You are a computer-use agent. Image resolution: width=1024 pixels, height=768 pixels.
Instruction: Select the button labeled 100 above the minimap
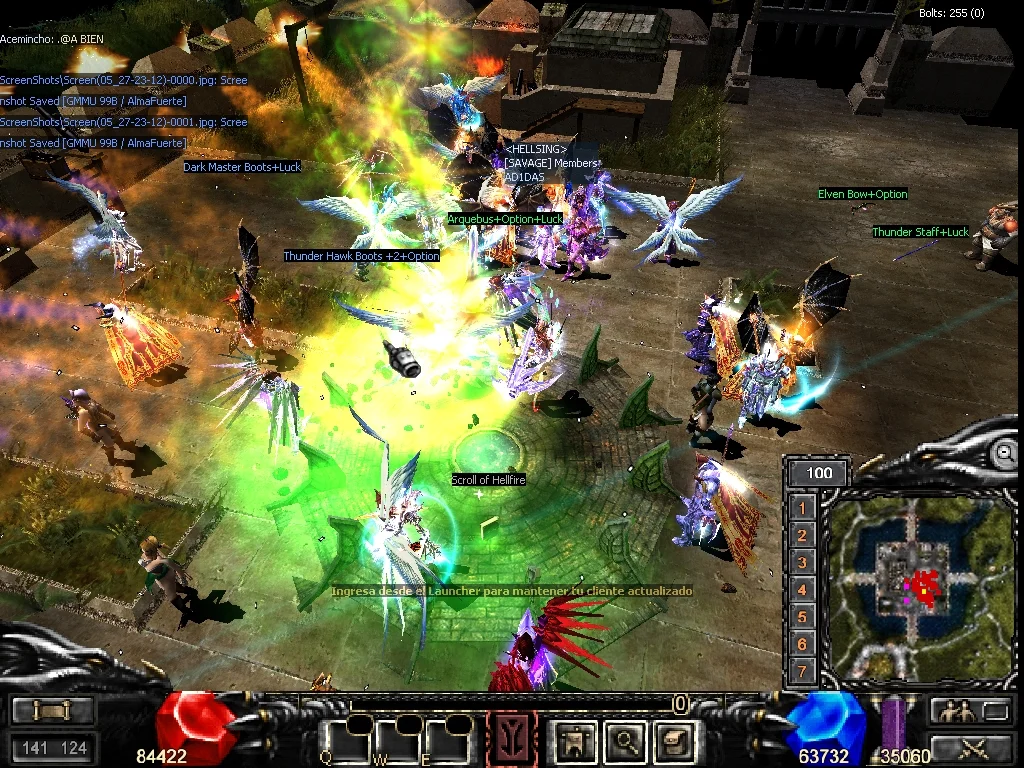pyautogui.click(x=818, y=473)
